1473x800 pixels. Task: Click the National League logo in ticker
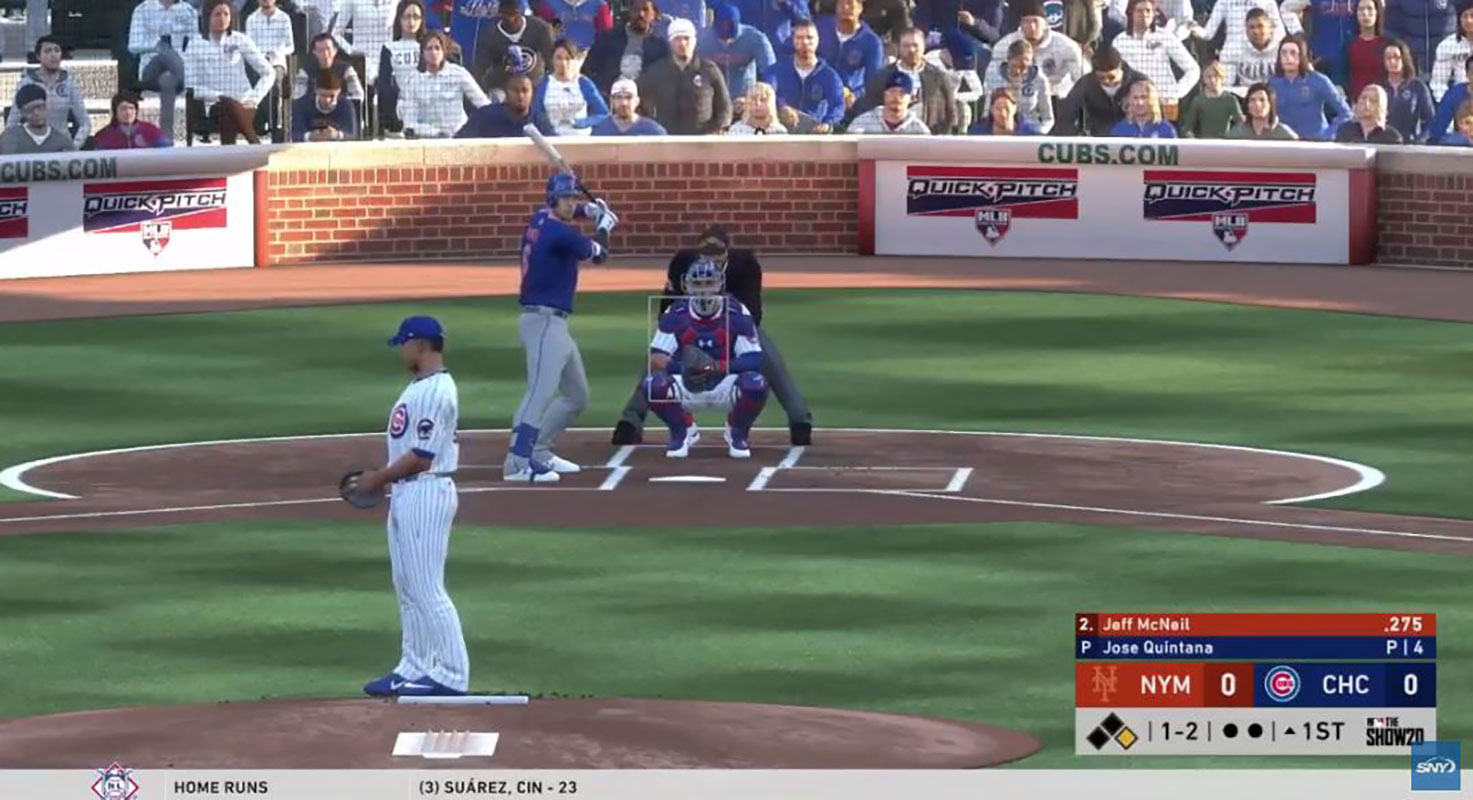pos(114,783)
